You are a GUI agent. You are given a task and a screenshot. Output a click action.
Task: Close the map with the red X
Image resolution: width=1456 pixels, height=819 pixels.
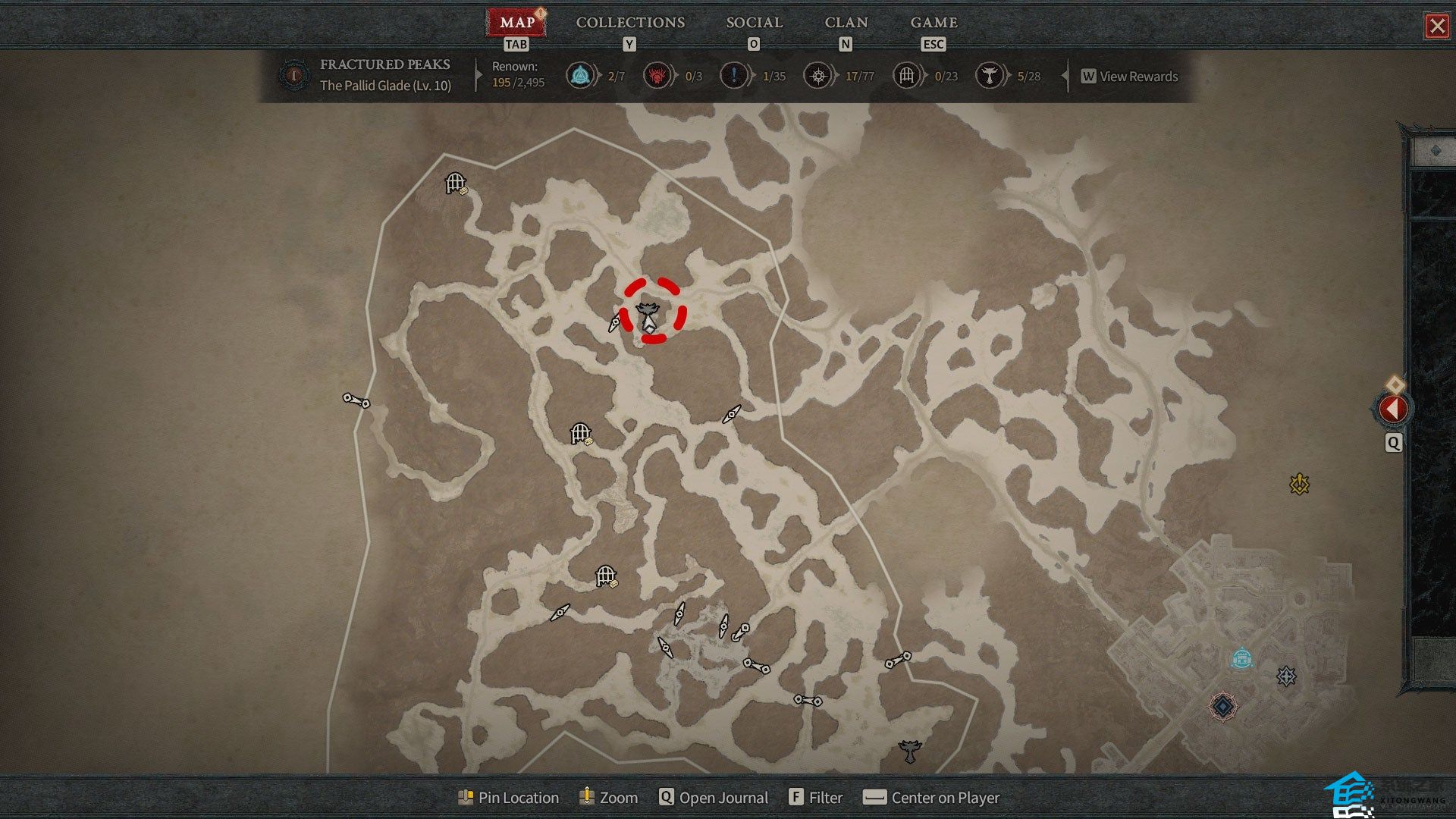tap(1436, 27)
